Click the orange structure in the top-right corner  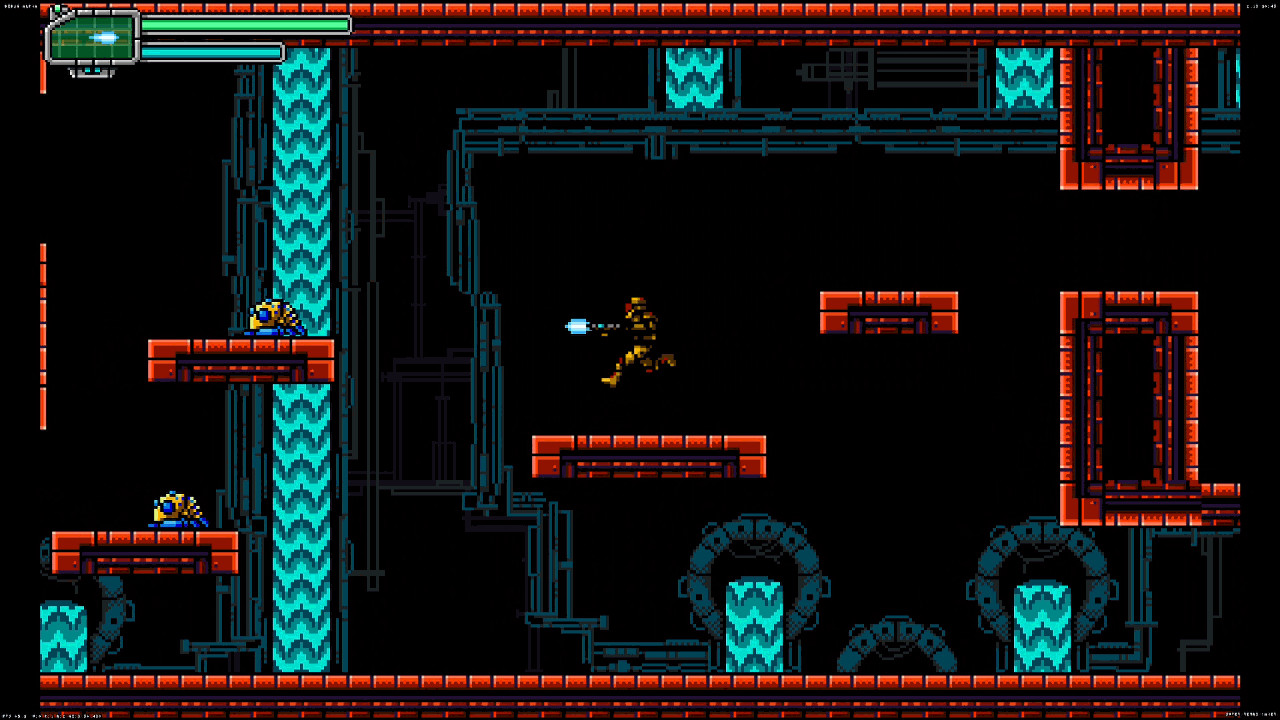coord(1130,120)
